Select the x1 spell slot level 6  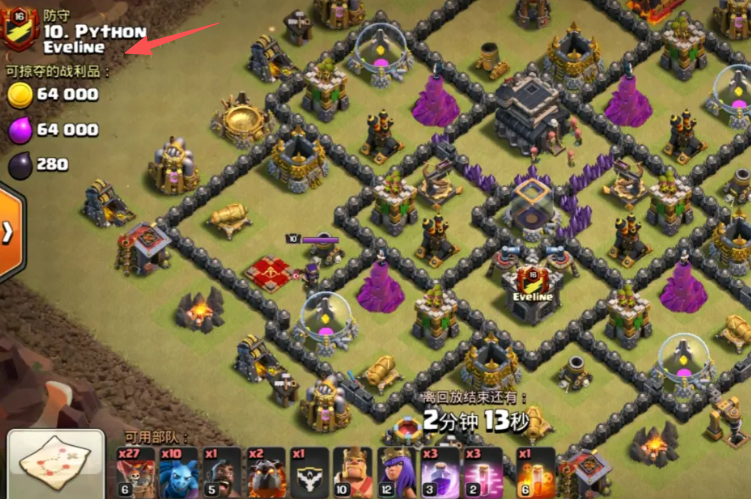pos(528,472)
